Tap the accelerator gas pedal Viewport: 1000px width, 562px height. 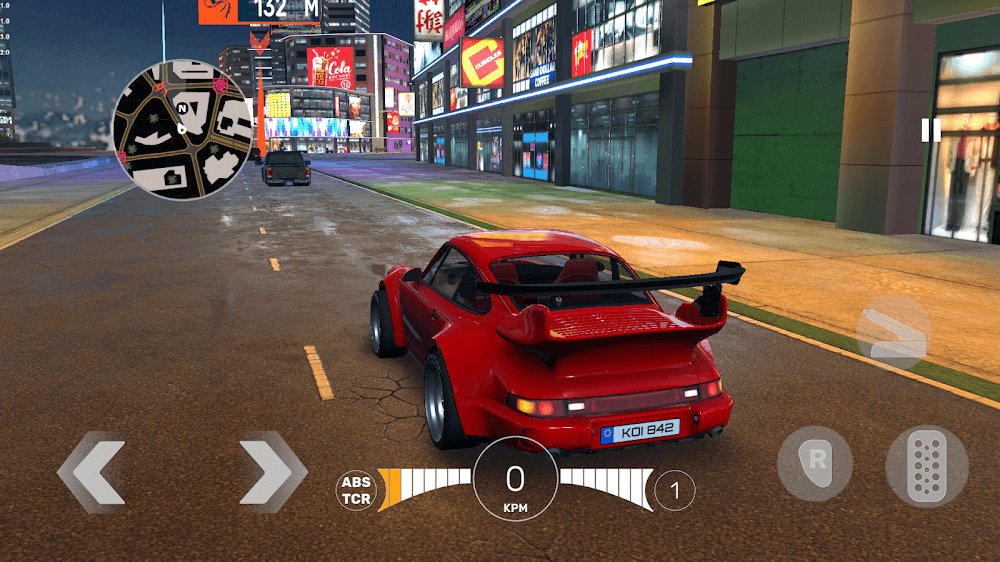tap(926, 466)
